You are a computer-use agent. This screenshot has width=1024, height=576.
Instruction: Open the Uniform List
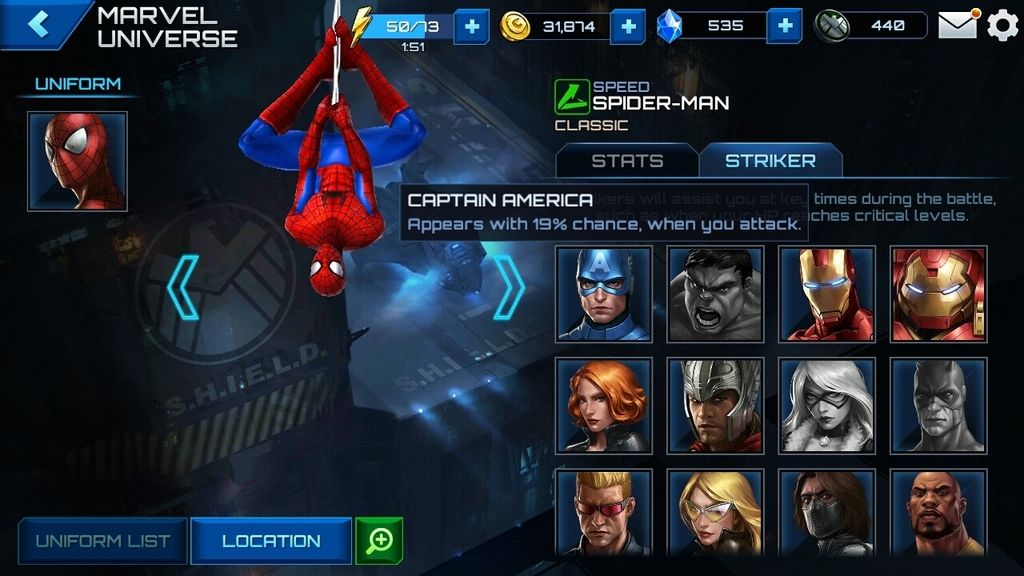[x=102, y=541]
